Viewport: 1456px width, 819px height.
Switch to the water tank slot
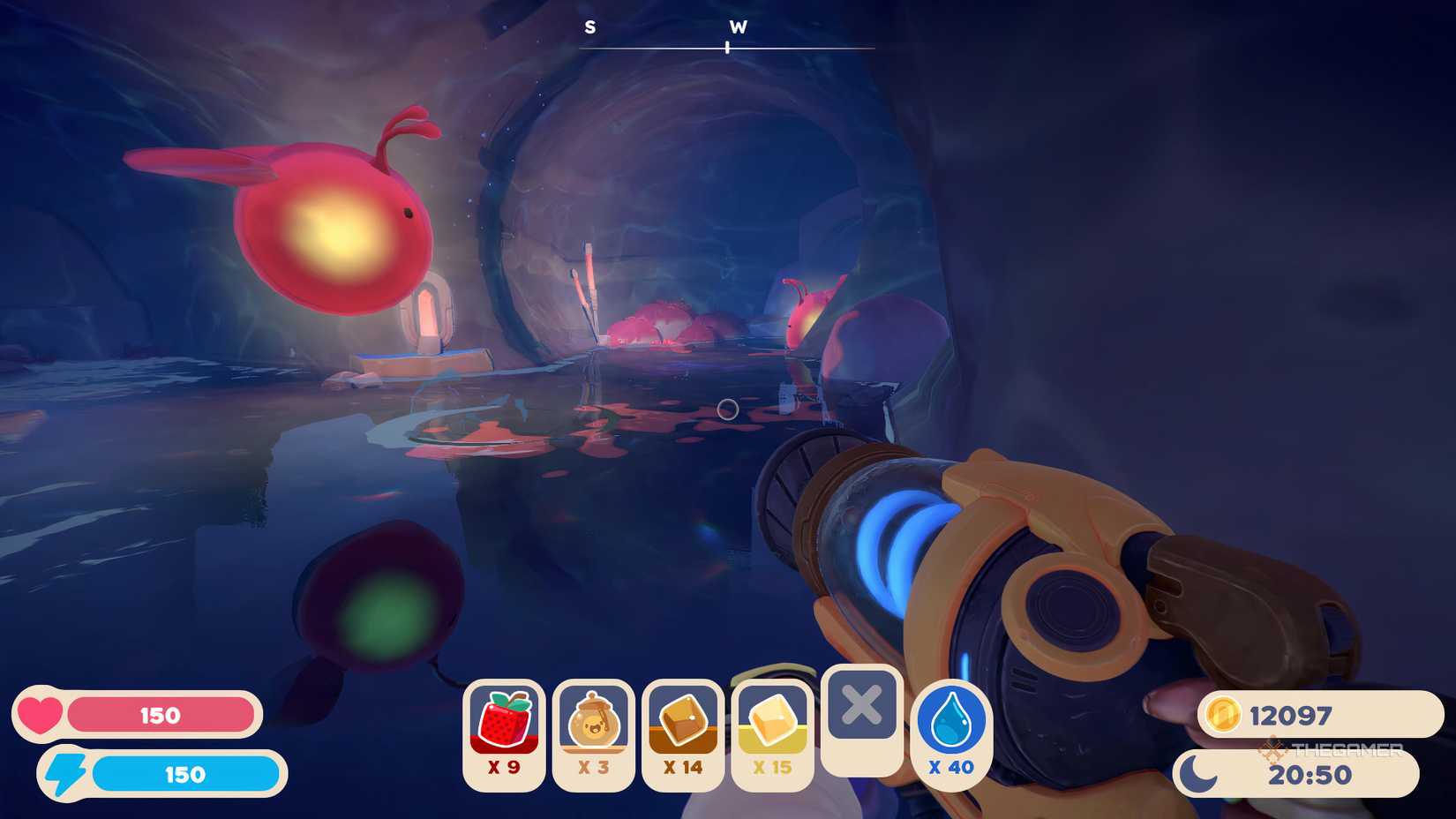coord(950,734)
